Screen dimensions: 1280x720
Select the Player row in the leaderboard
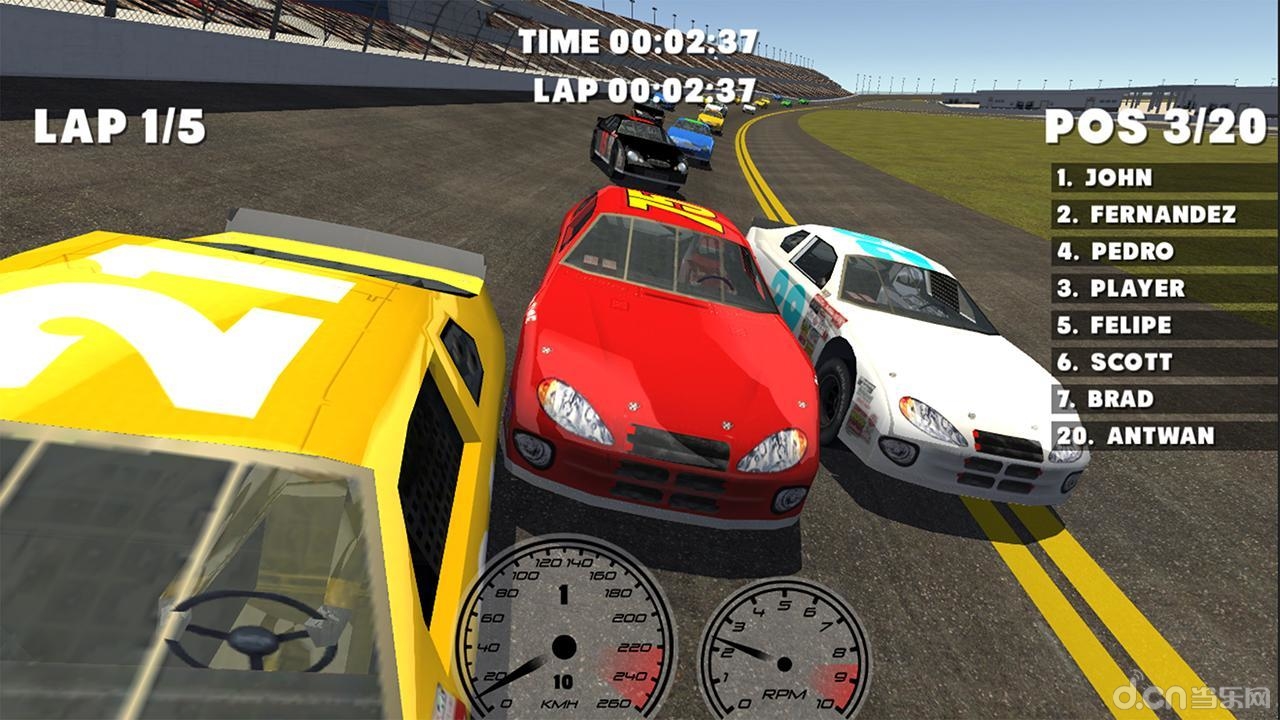tap(1163, 288)
